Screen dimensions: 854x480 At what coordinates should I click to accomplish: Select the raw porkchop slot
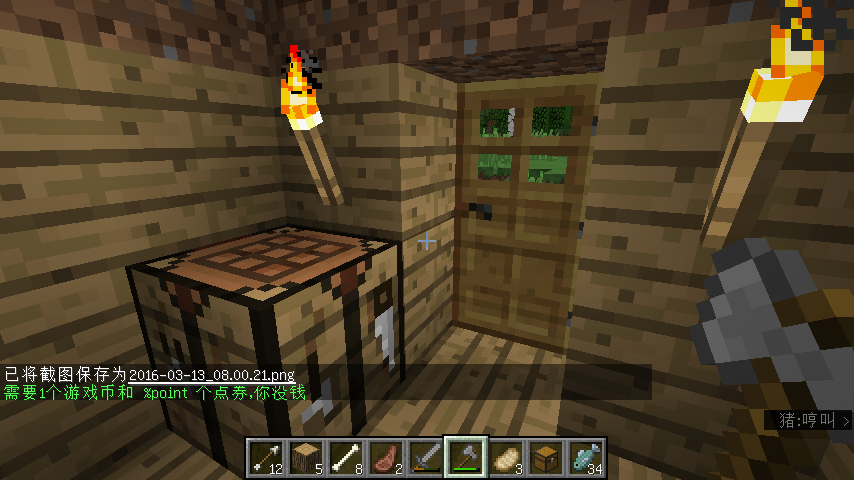386,457
